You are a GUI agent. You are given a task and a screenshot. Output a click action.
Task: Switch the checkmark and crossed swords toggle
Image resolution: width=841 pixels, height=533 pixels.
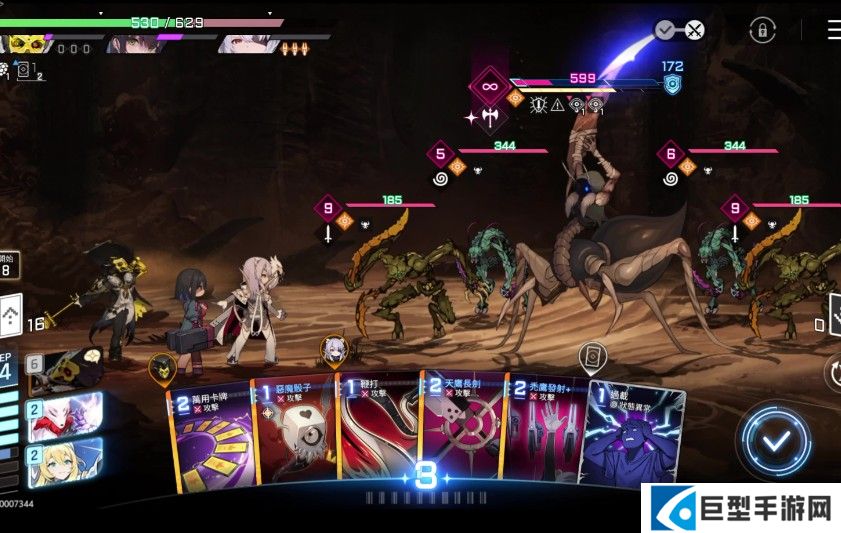(x=680, y=30)
